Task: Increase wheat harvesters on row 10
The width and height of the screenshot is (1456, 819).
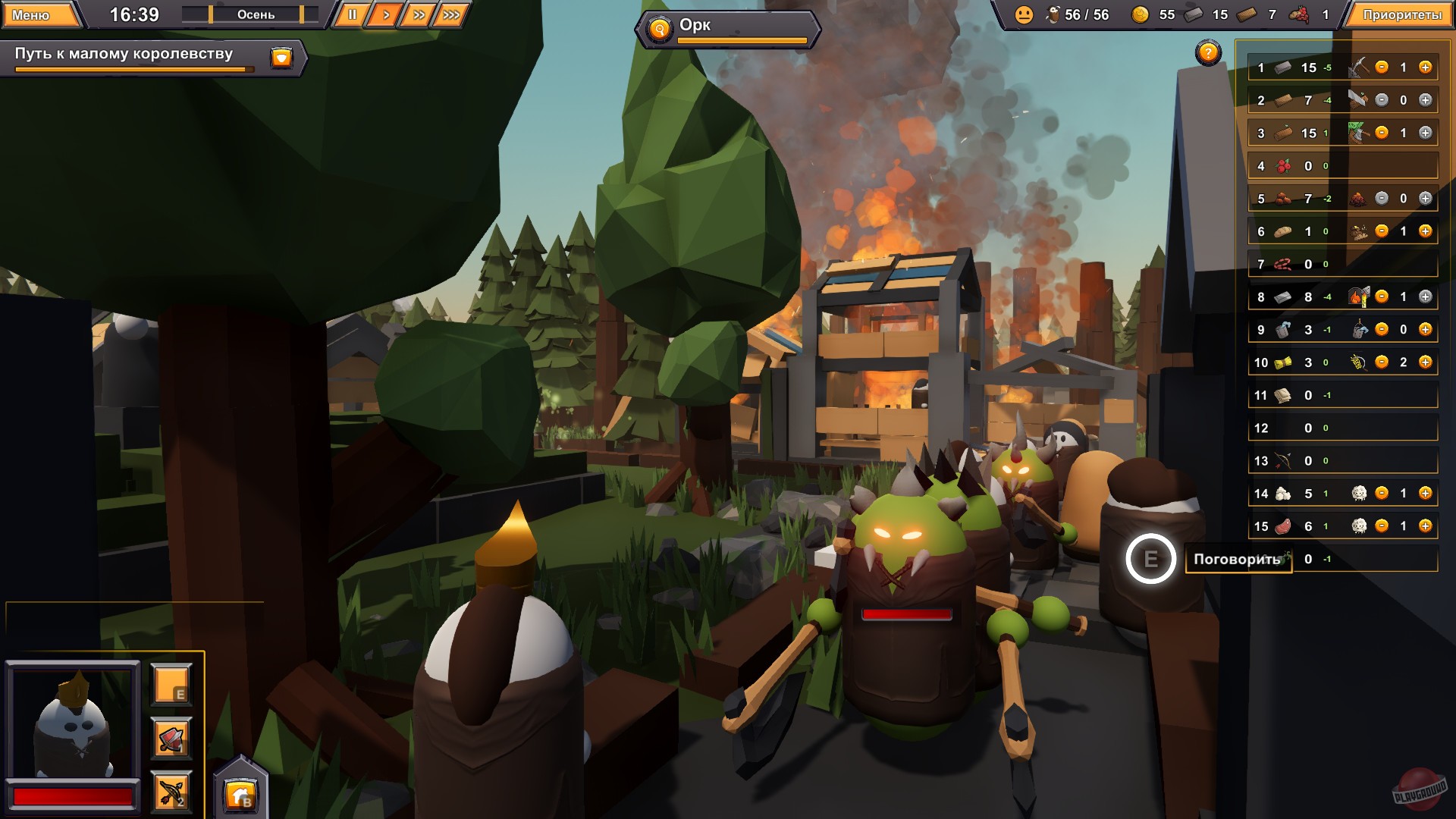Action: [x=1426, y=362]
